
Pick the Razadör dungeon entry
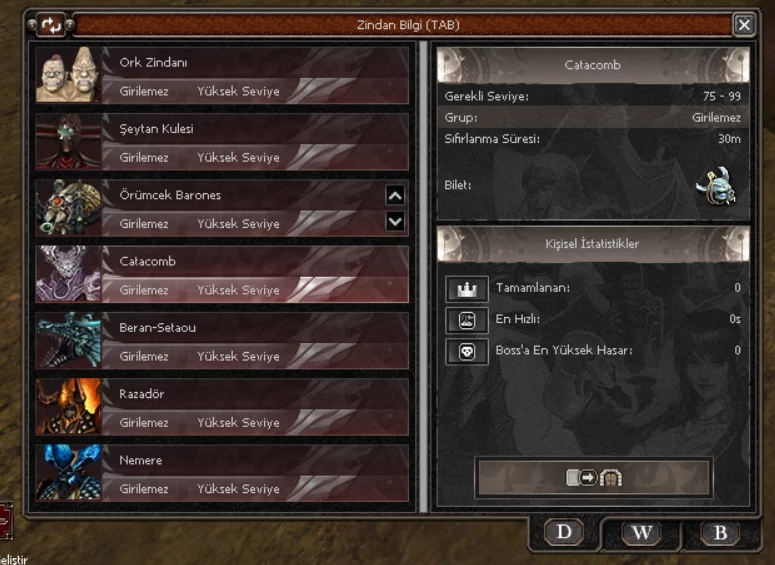[x=222, y=405]
